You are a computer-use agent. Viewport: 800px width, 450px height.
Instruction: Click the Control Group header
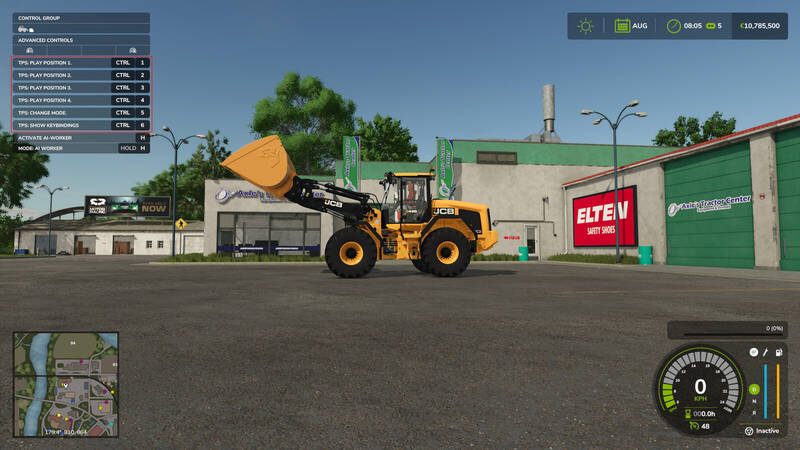coord(80,18)
